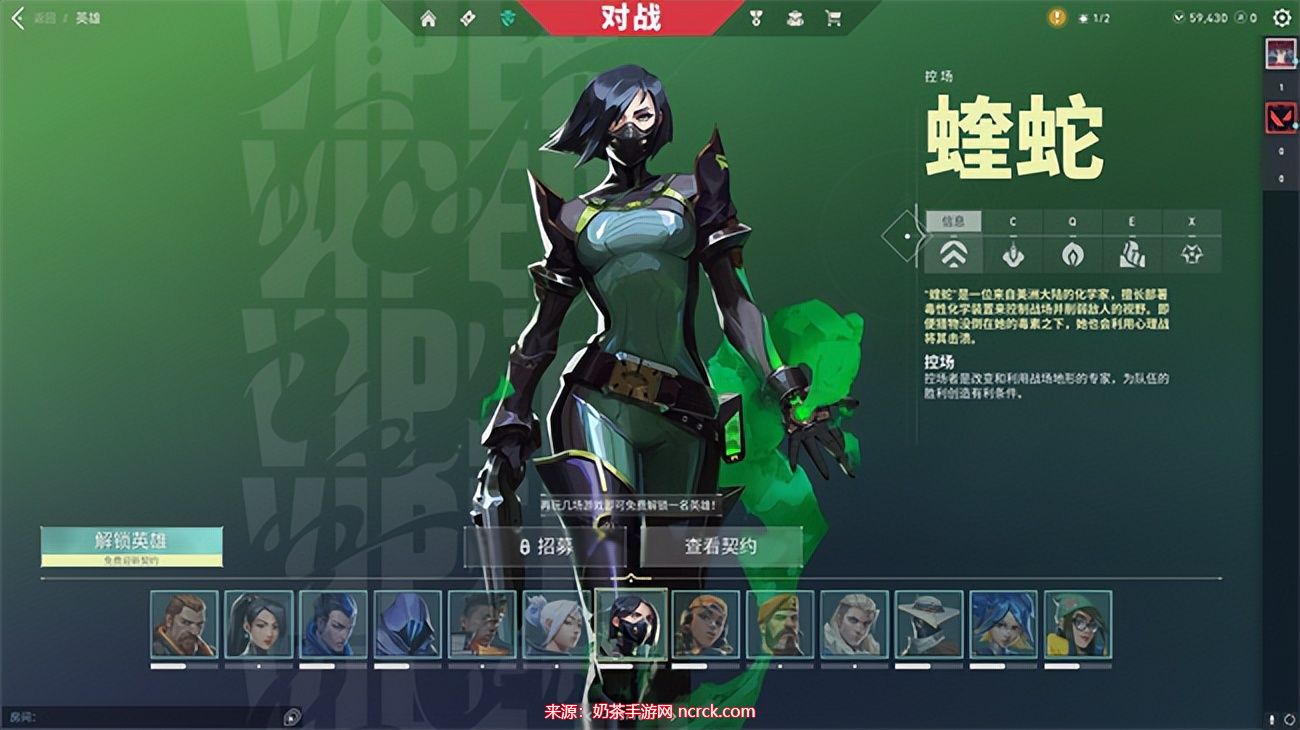Click the 招募 recruit button
Image resolution: width=1300 pixels, height=730 pixels.
tap(545, 547)
